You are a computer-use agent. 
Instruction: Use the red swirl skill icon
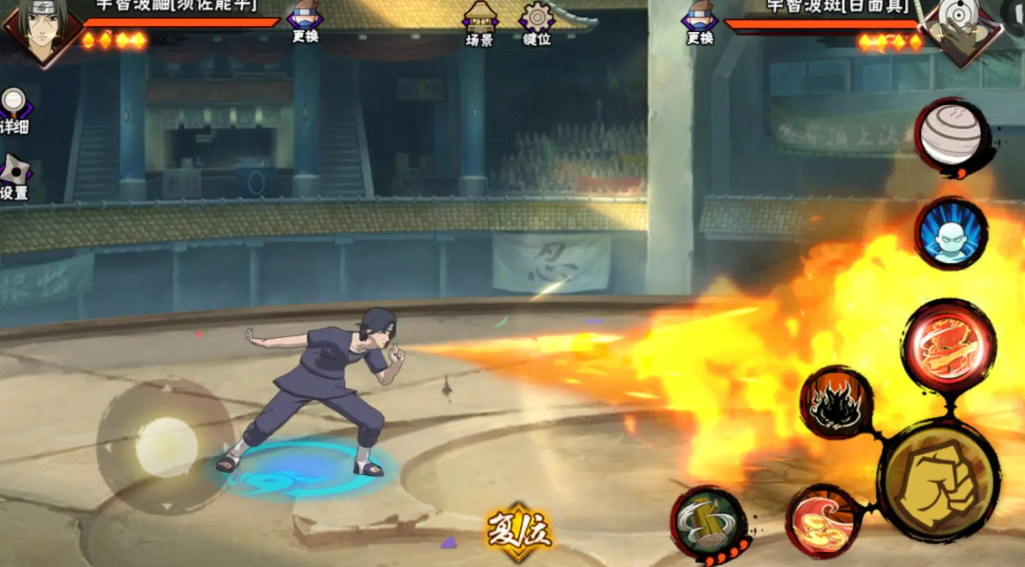pyautogui.click(x=823, y=520)
